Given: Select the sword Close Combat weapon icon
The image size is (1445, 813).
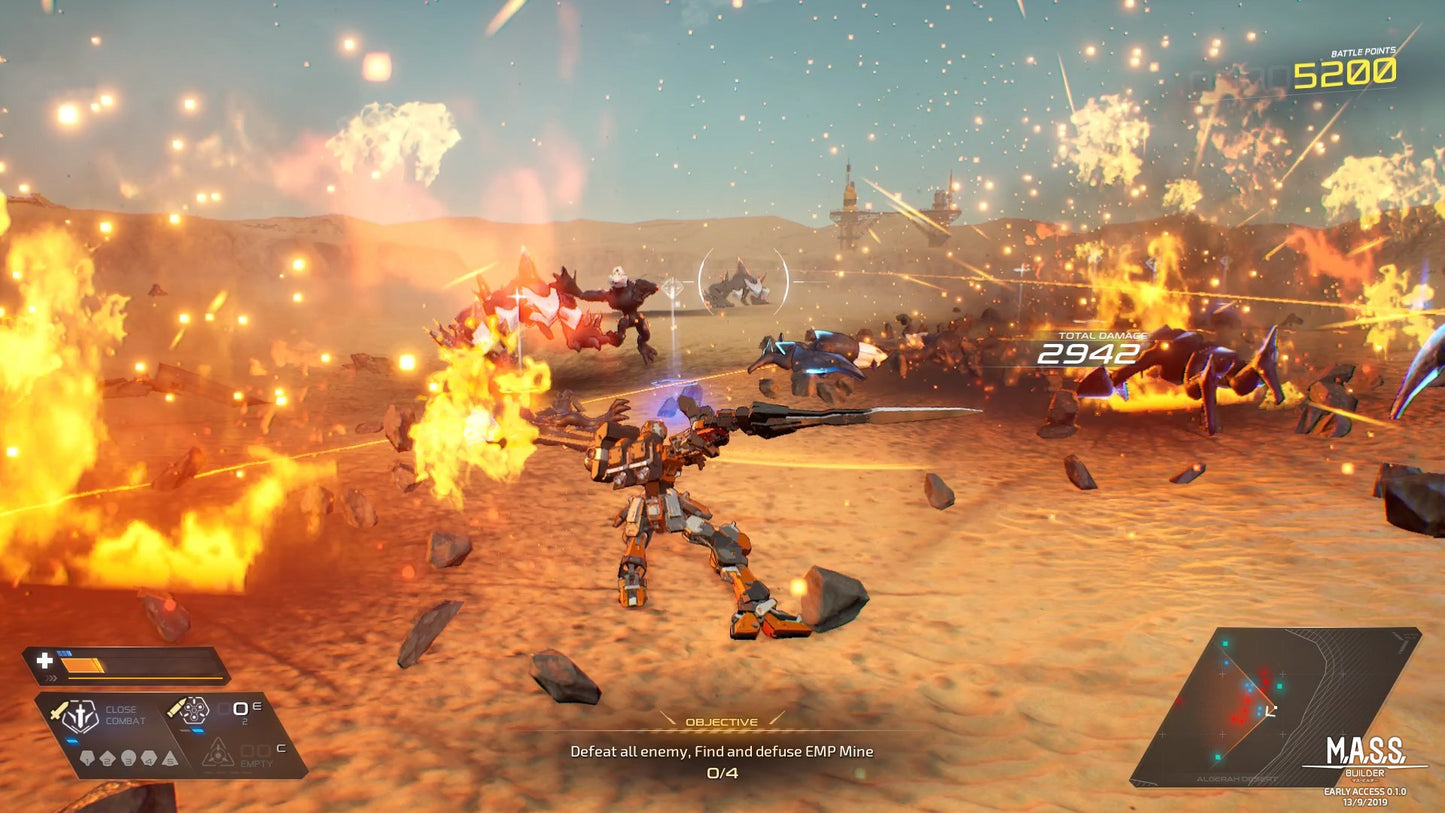Looking at the screenshot, I should point(59,711).
